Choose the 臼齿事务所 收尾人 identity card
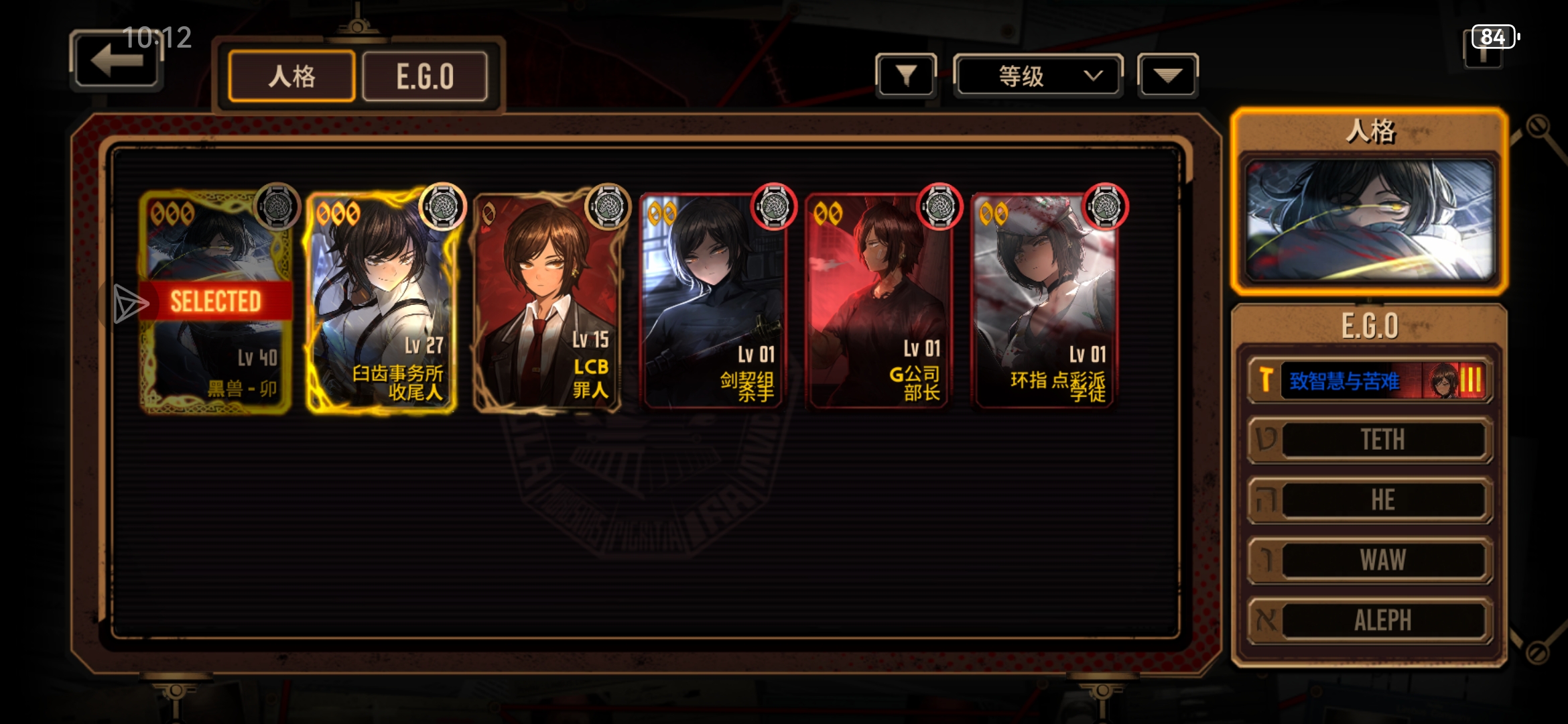Image resolution: width=1568 pixels, height=724 pixels. [382, 302]
